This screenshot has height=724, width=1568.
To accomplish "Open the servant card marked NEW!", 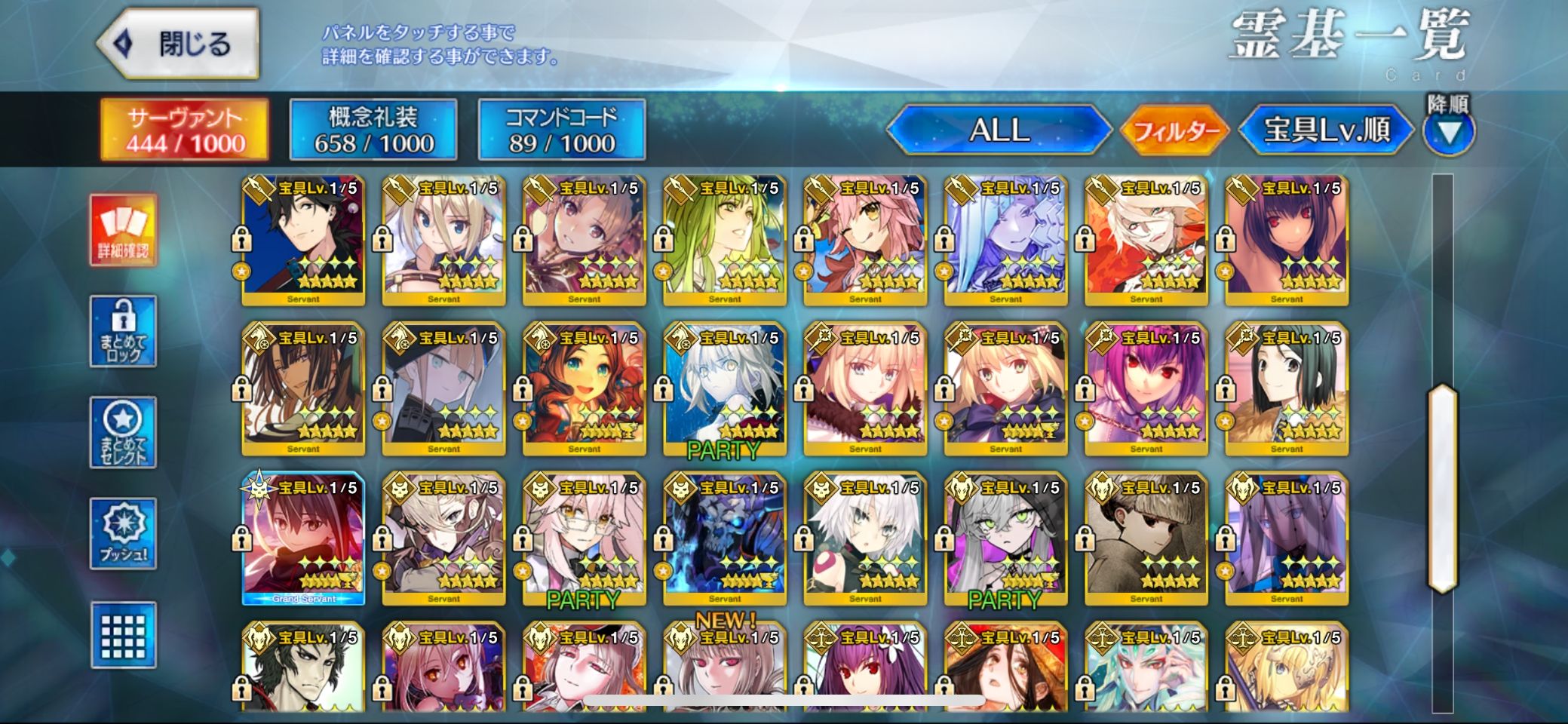I will [725, 667].
